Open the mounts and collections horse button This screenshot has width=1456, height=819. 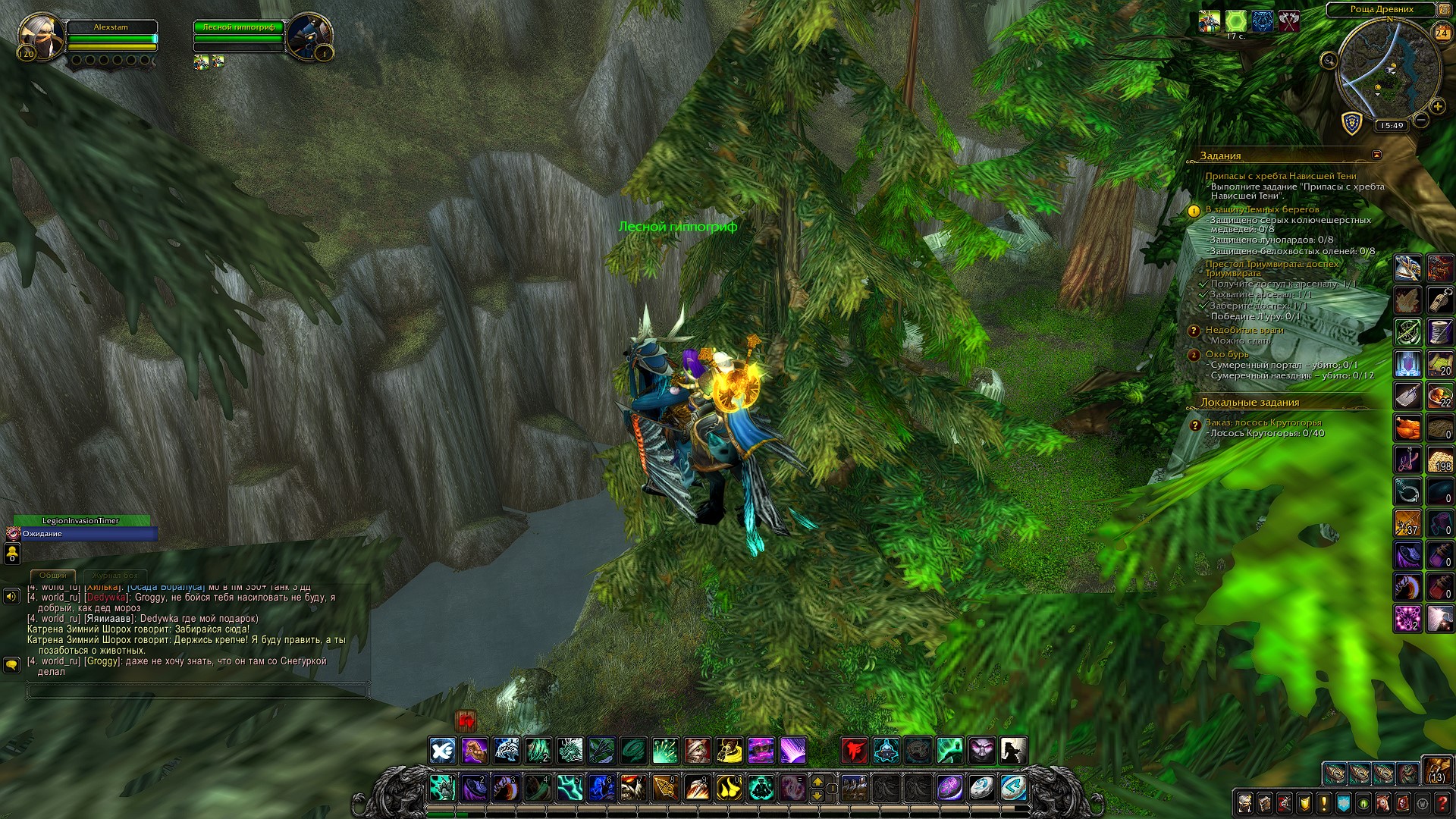point(1382,803)
